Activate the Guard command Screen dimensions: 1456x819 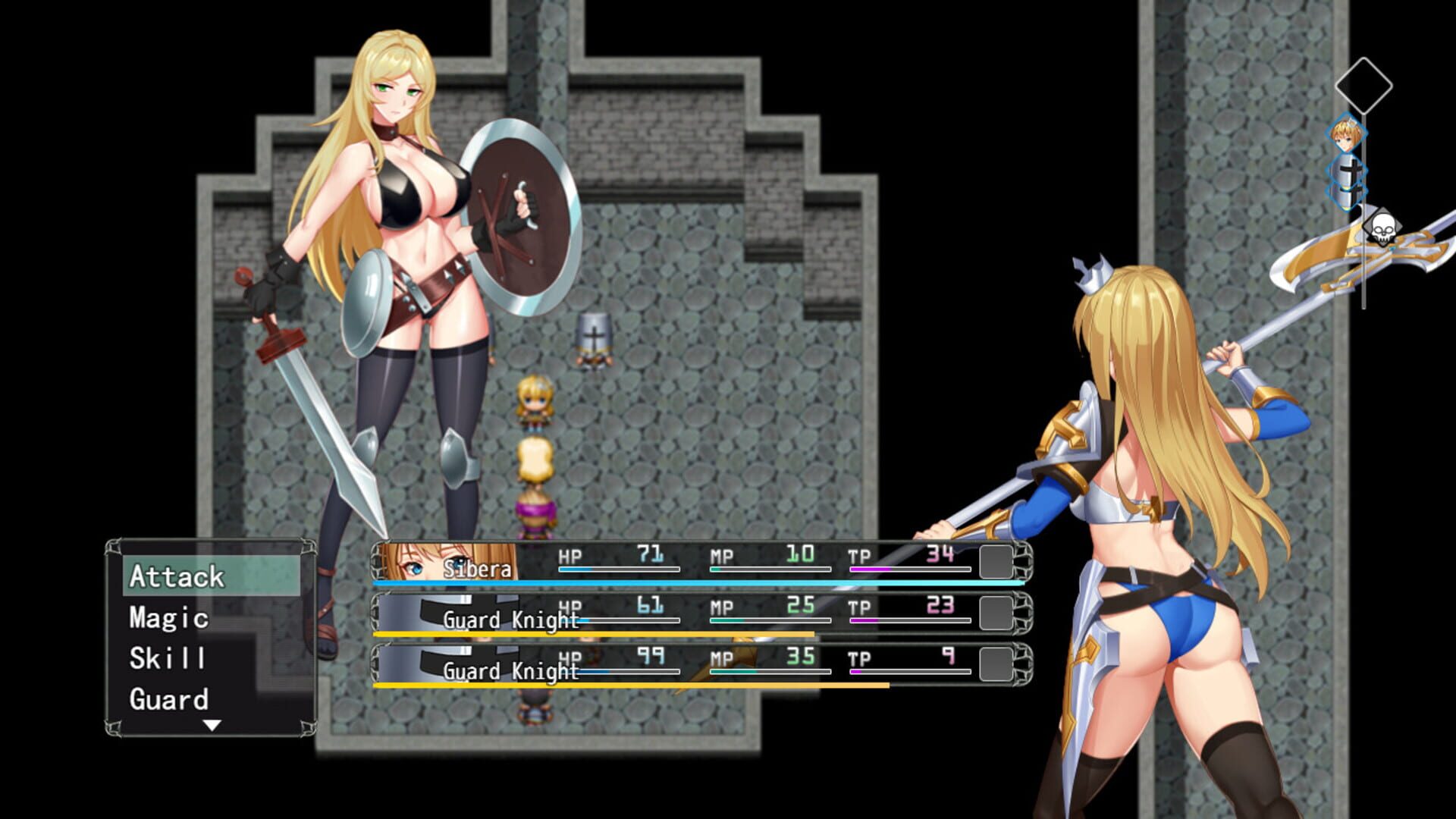tap(168, 699)
